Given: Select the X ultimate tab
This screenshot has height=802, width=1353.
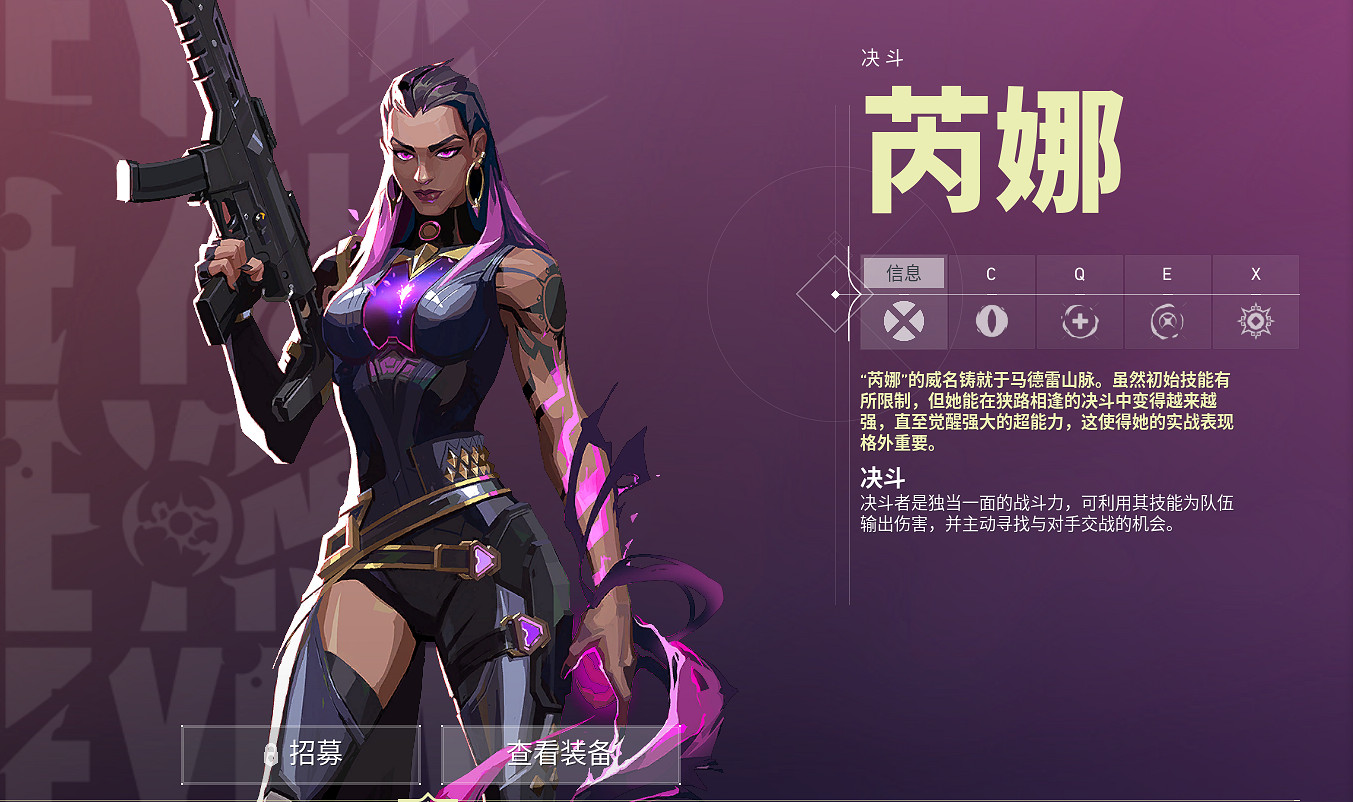Looking at the screenshot, I should pyautogui.click(x=1255, y=272).
